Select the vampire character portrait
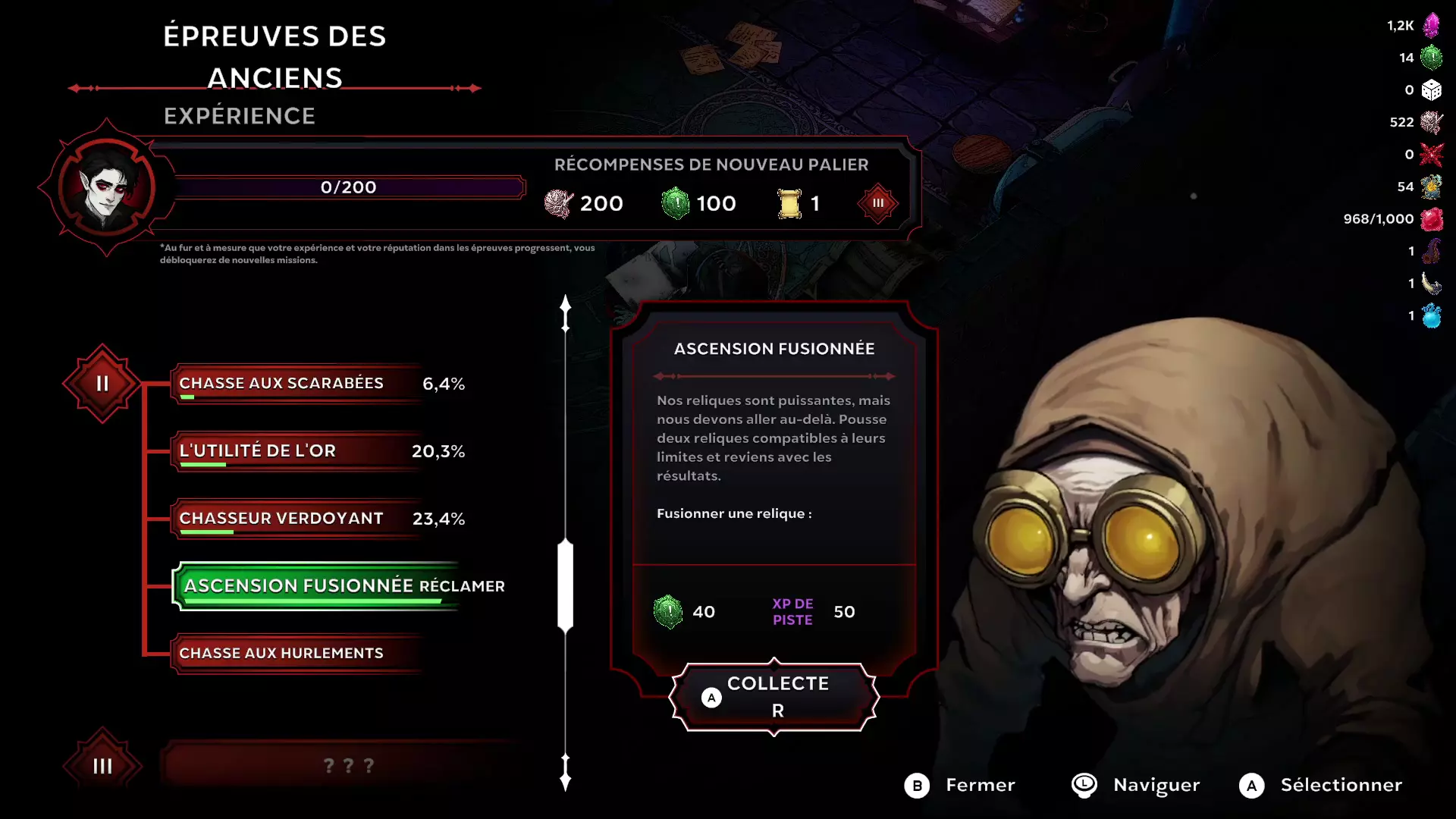 pos(106,187)
